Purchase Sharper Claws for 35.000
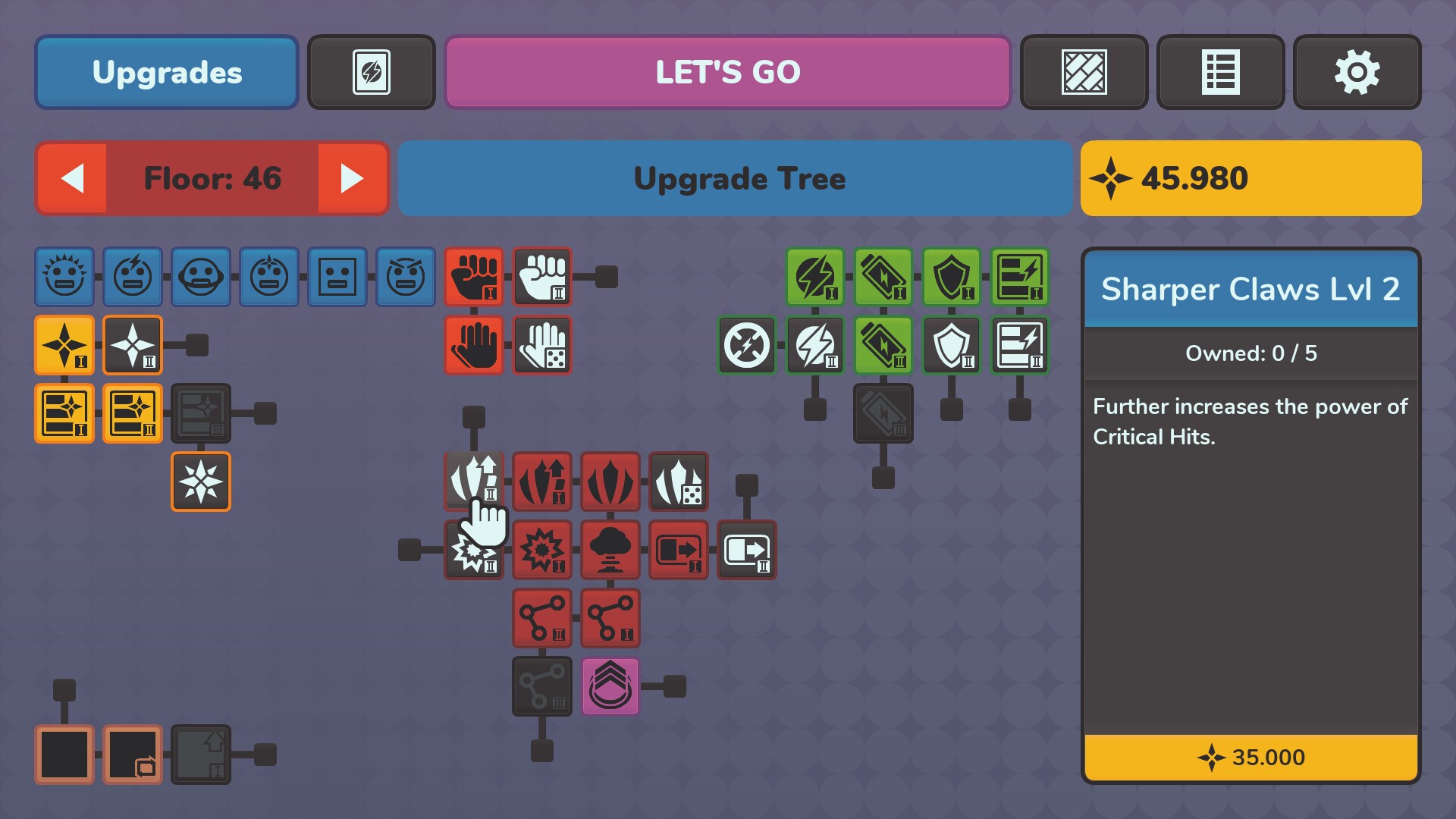 1250,758
